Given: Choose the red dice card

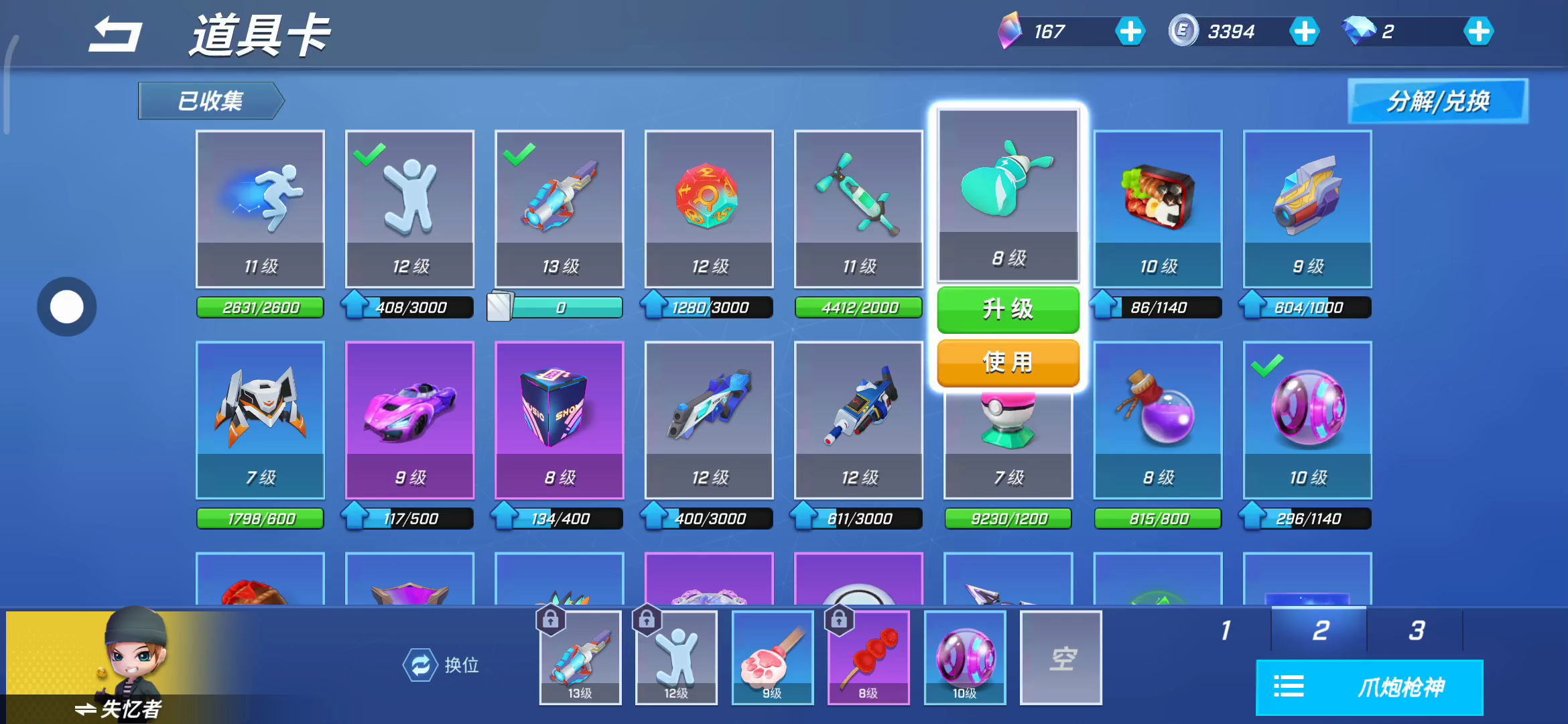Looking at the screenshot, I should point(709,208).
